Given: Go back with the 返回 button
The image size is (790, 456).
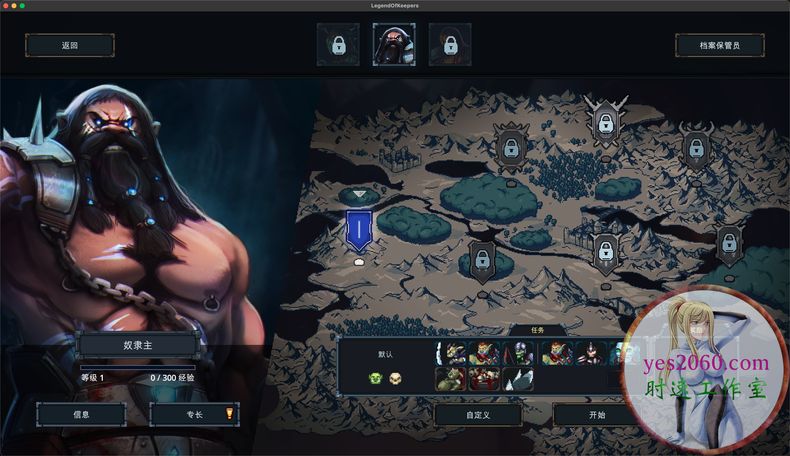Looking at the screenshot, I should point(69,45).
